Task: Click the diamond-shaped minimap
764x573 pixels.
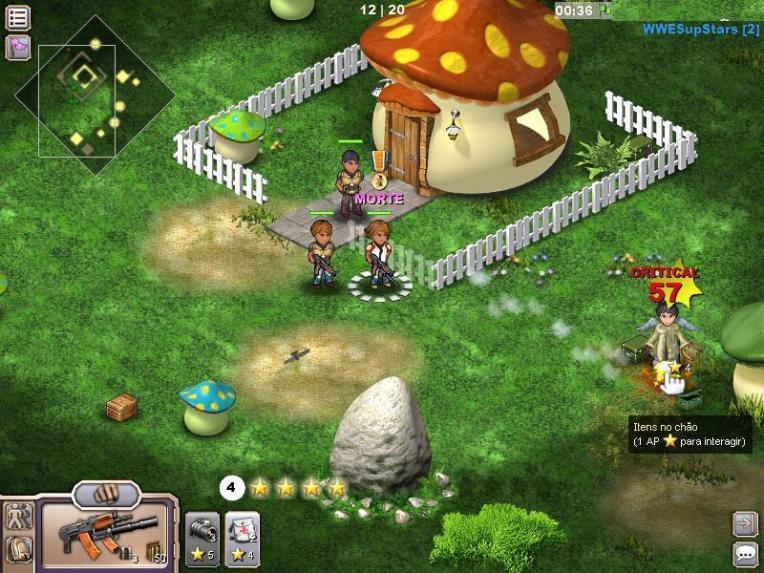Action: click(x=95, y=95)
